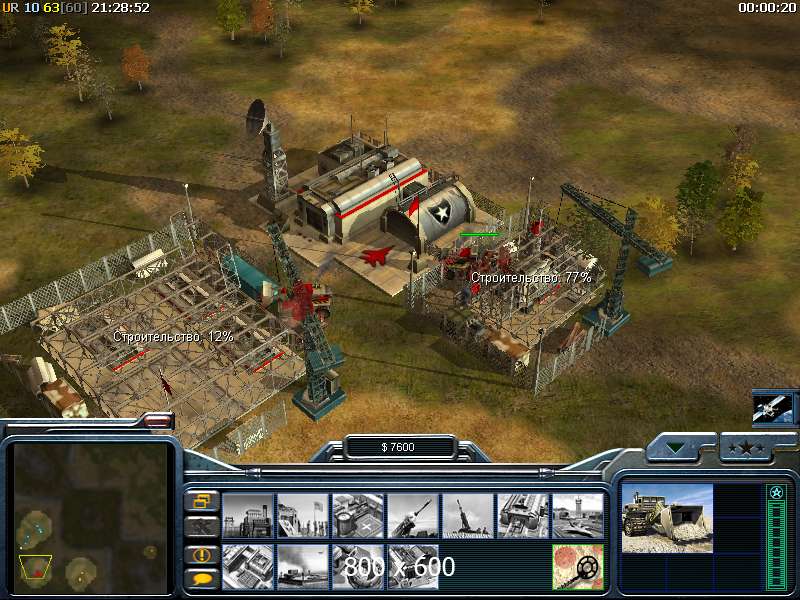Choose the supply center helipad build icon
The image size is (800, 600).
(358, 515)
